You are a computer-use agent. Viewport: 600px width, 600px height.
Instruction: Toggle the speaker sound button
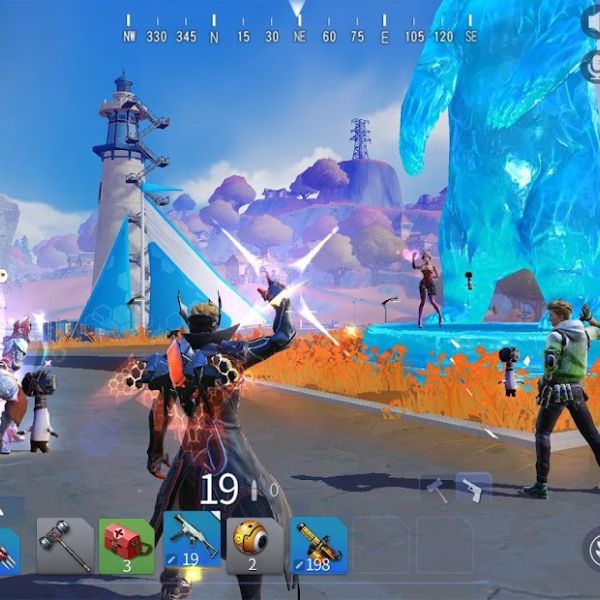(592, 22)
